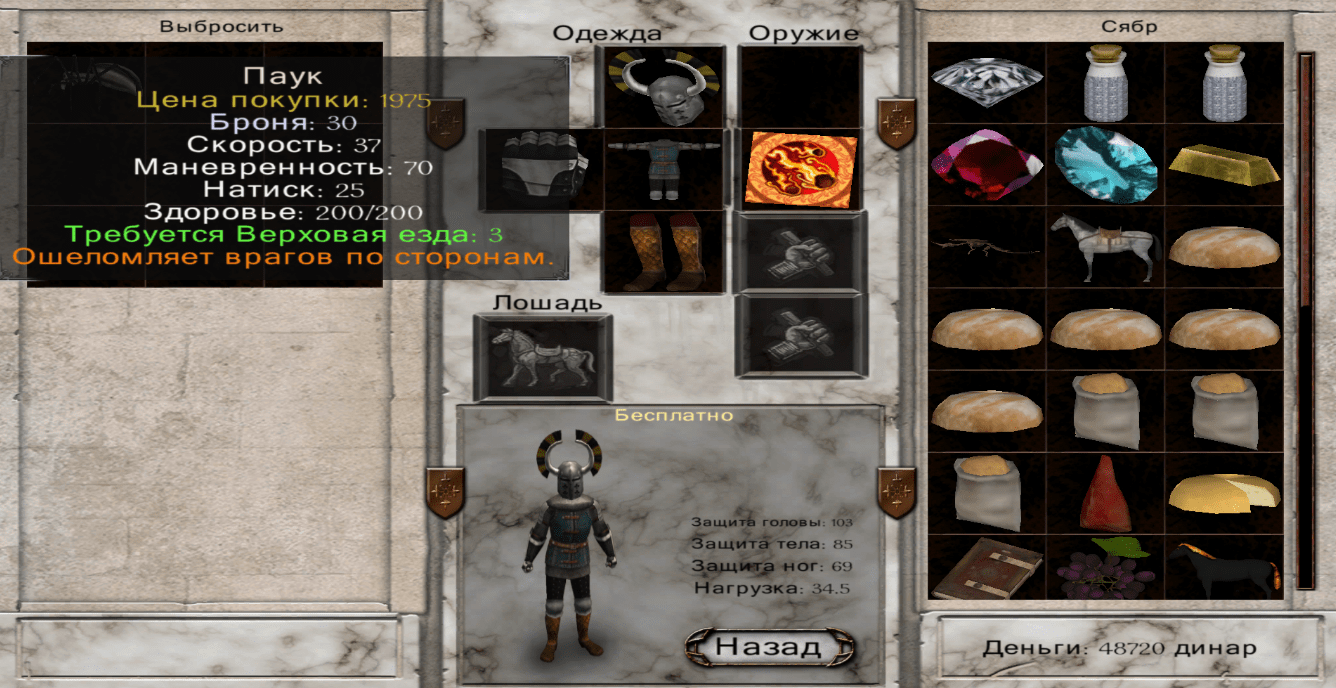Choose the leather boots equipment slot
The height and width of the screenshot is (688, 1336).
[664, 251]
